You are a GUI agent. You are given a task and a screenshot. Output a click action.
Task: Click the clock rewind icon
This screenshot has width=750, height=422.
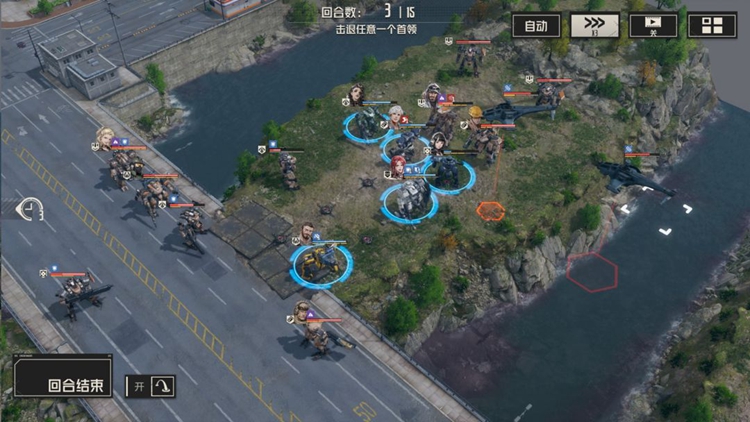[30, 209]
